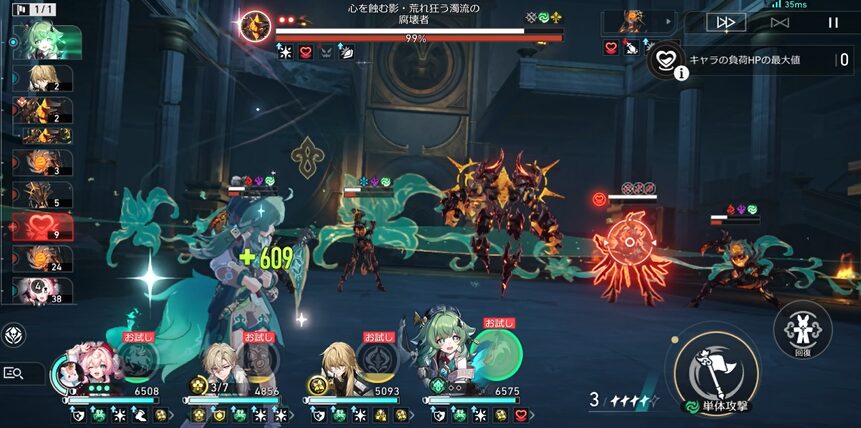The width and height of the screenshot is (861, 428).
Task: Toggle the auto-battle button
Action: click(x=780, y=22)
